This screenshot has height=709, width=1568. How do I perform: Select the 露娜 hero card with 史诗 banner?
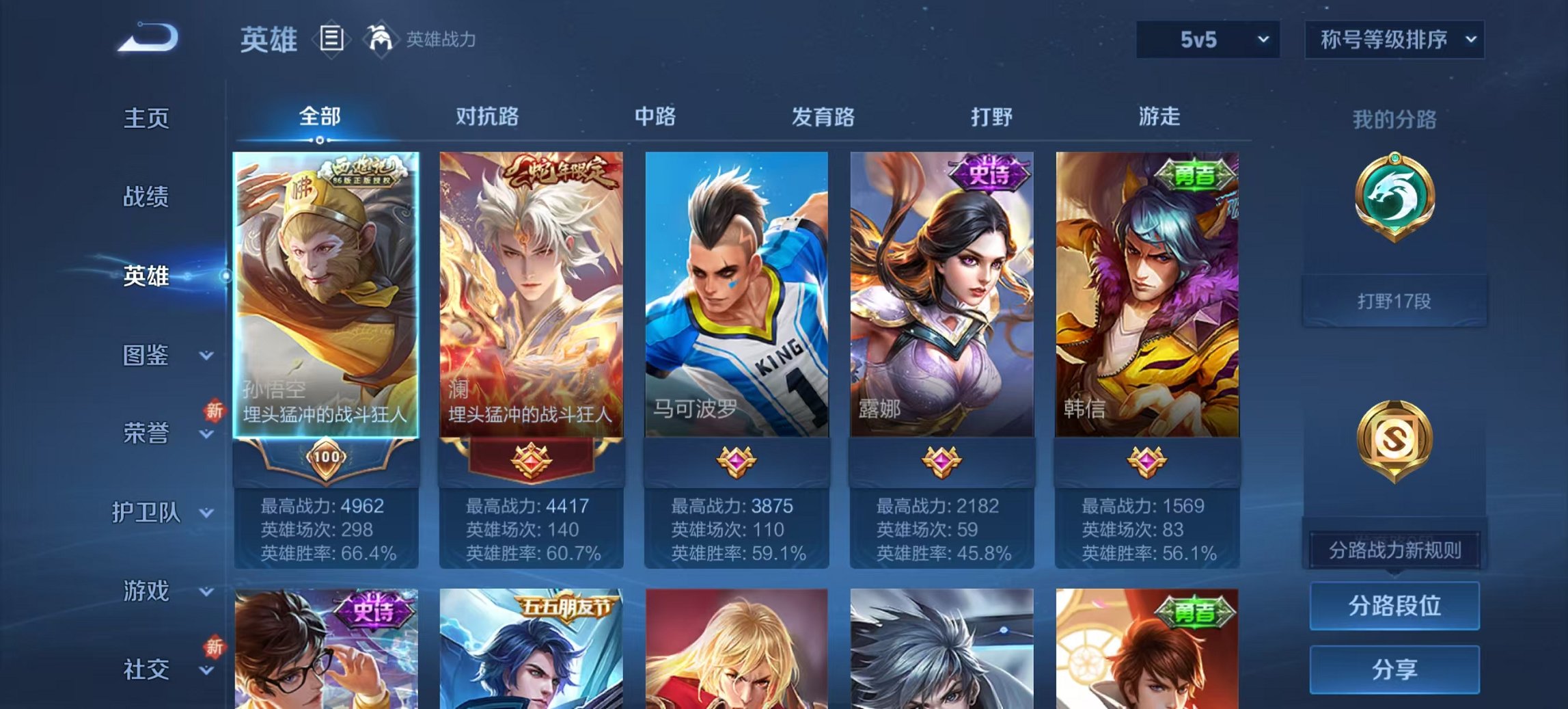tap(943, 294)
